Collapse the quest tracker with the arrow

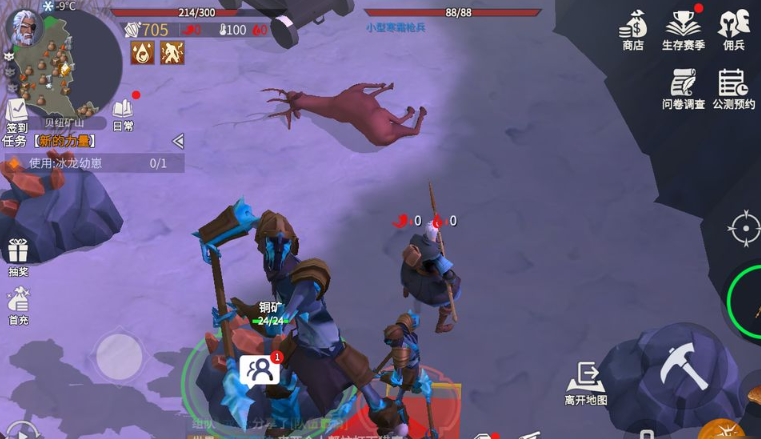[178, 141]
